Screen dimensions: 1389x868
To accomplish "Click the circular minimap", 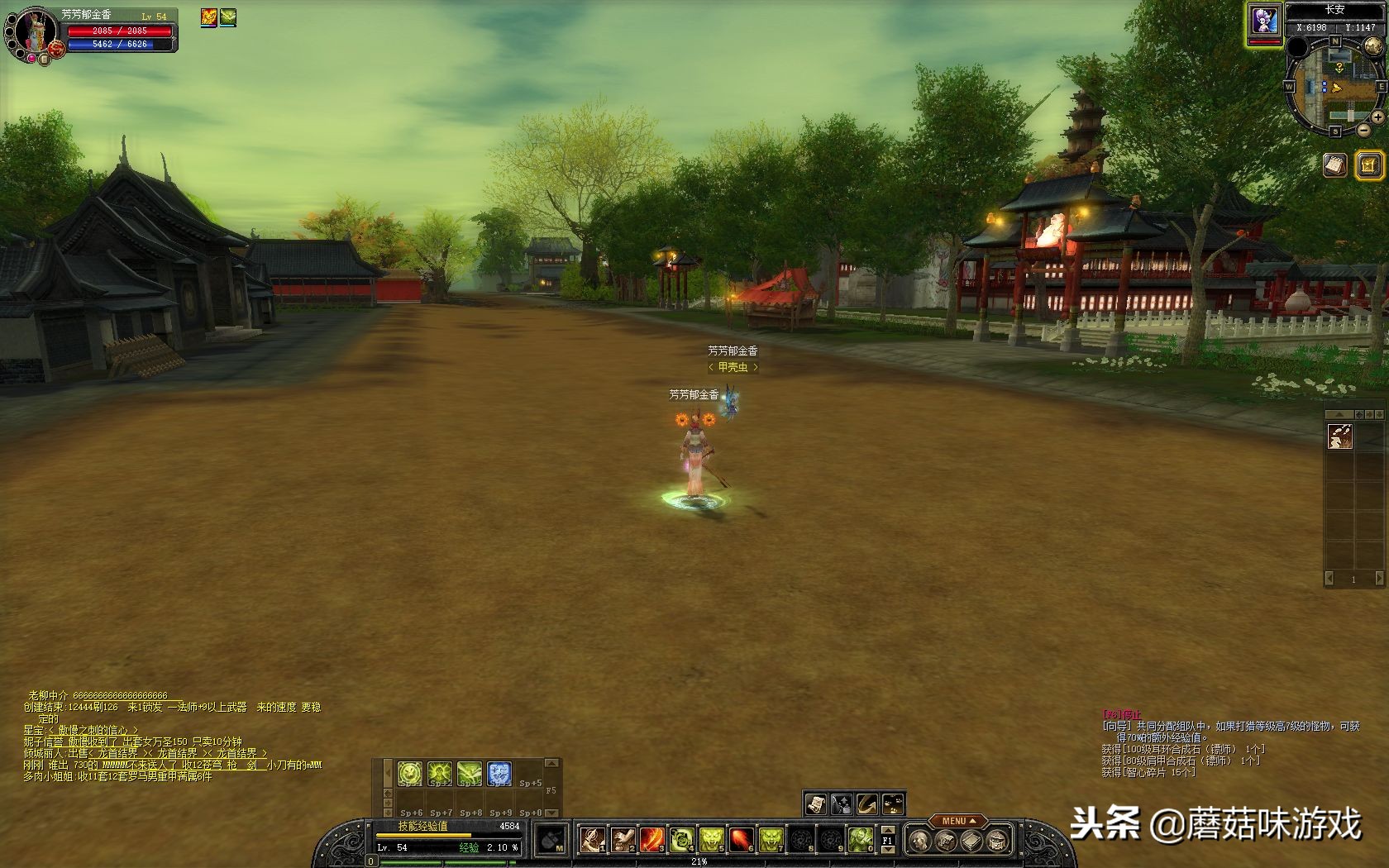I will [x=1335, y=87].
